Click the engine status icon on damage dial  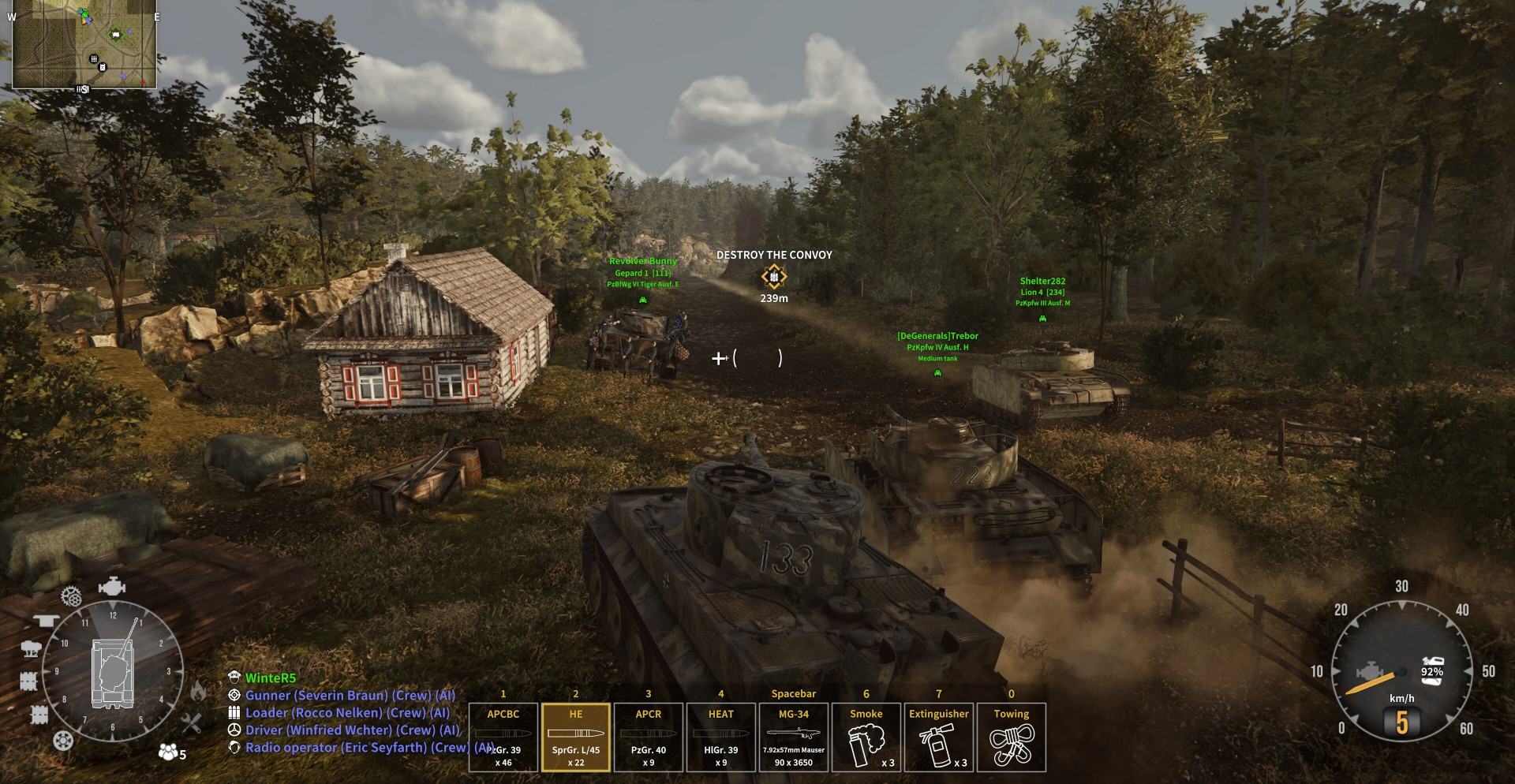coord(112,588)
